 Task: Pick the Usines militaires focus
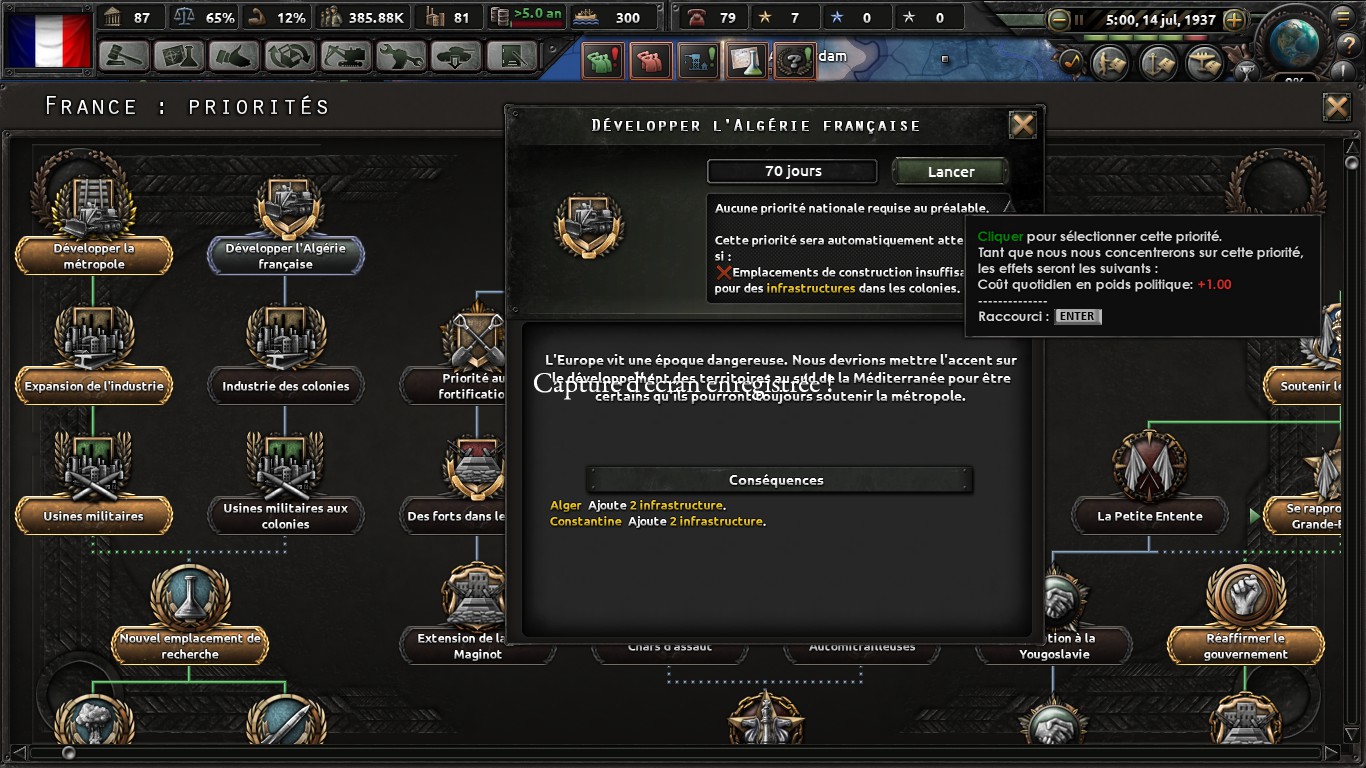[94, 516]
